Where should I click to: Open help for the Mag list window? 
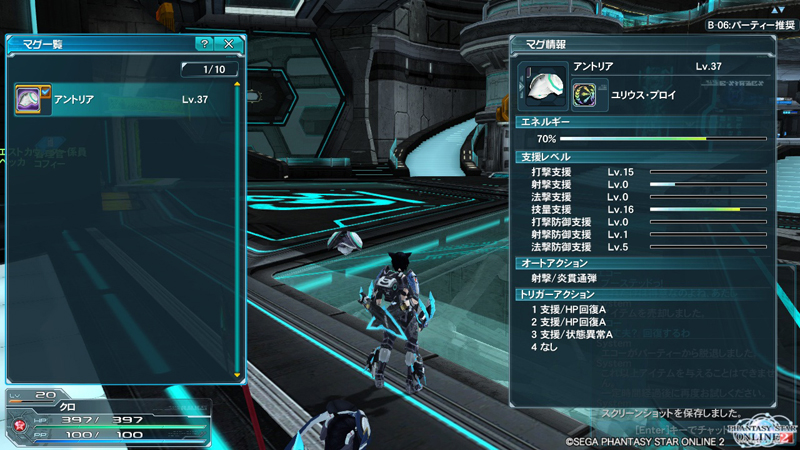pos(204,45)
